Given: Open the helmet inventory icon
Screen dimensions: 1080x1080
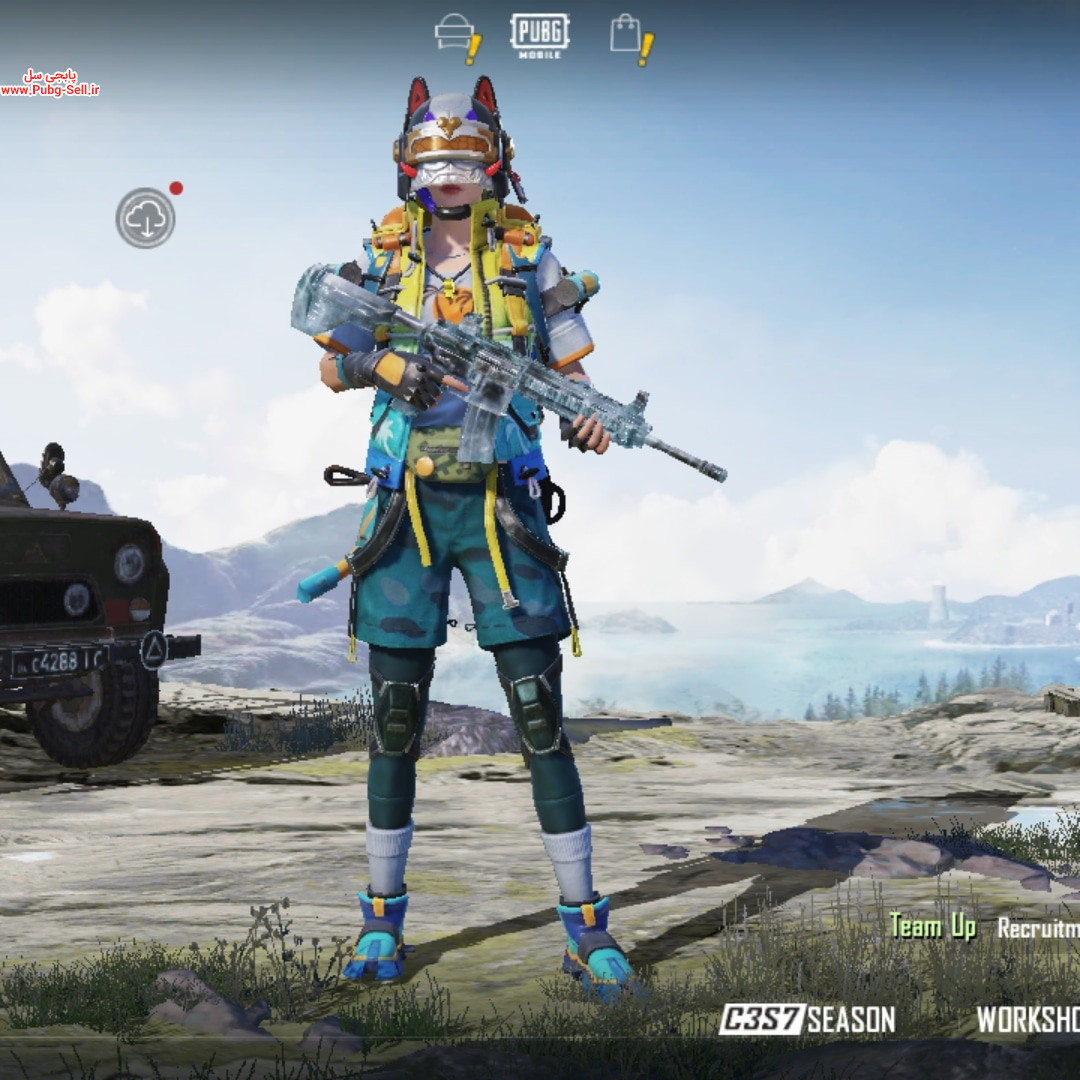Looking at the screenshot, I should (x=455, y=34).
